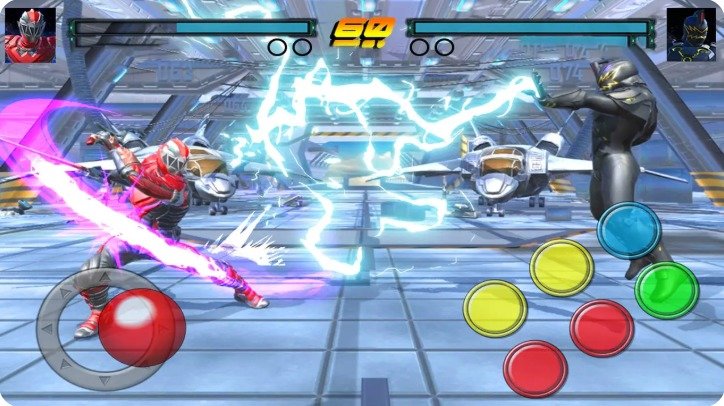724x406 pixels.
Task: Select the red fighter's portrait
Action: coord(30,35)
